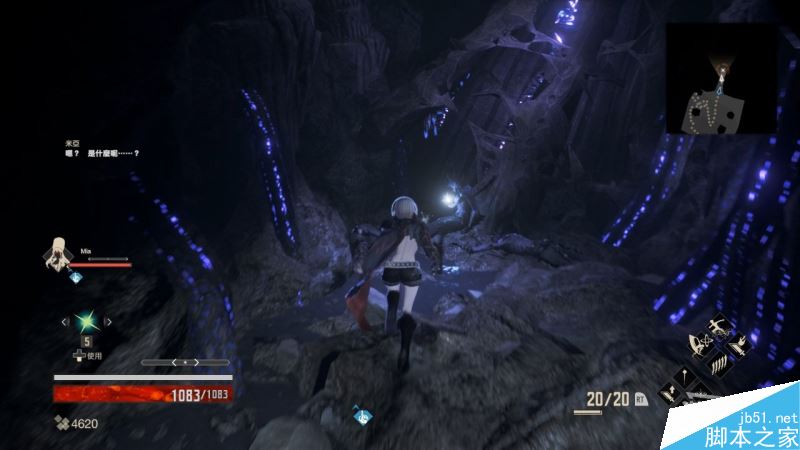Switch quick item with the left arrow
This screenshot has width=800, height=450.
click(66, 321)
